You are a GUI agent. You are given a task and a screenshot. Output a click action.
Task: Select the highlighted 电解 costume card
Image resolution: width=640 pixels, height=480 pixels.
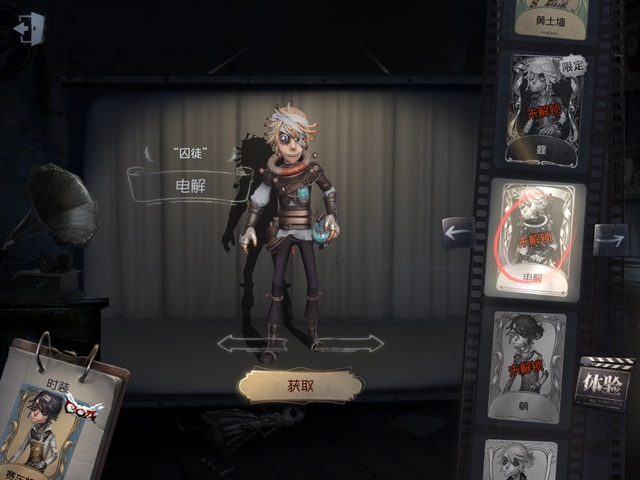tap(535, 239)
